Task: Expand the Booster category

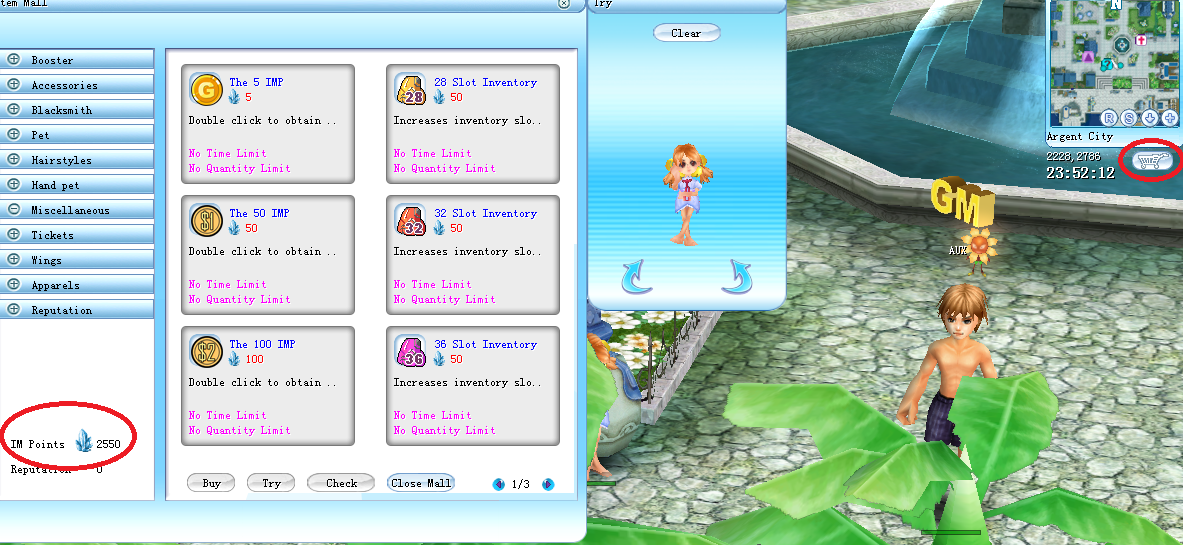Action: point(52,60)
